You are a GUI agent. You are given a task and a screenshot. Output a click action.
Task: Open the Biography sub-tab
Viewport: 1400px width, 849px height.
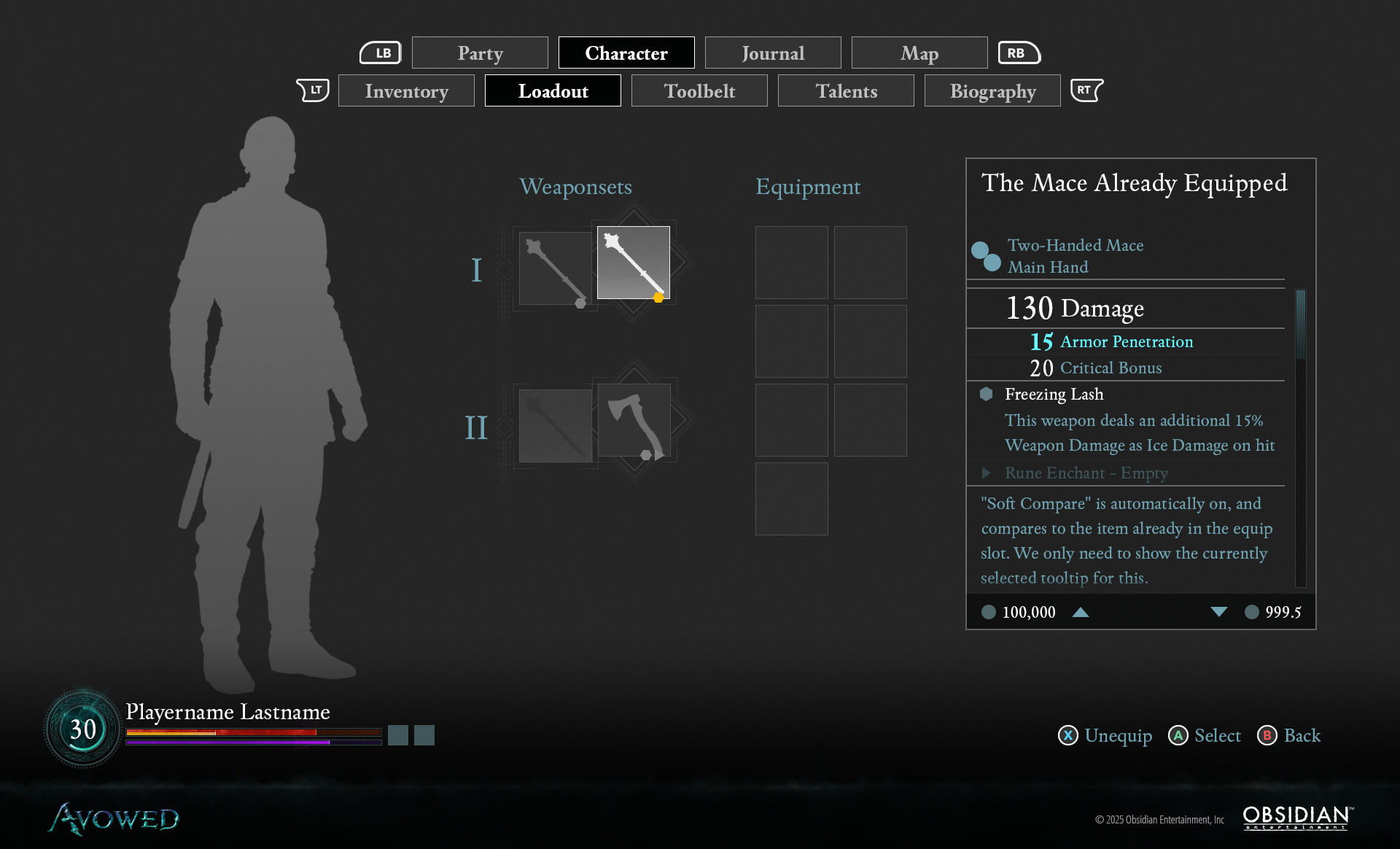point(992,91)
